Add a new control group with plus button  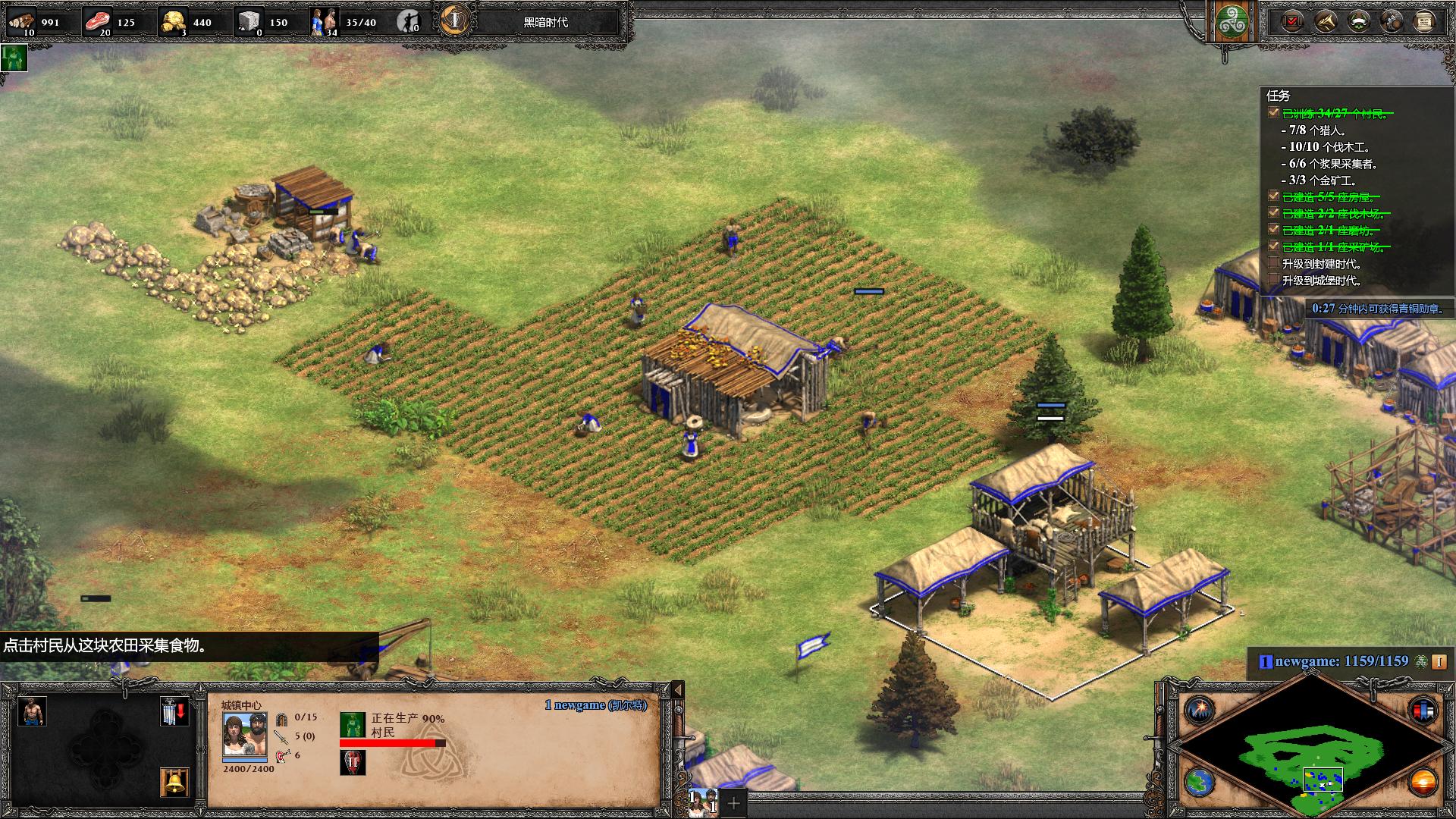733,803
